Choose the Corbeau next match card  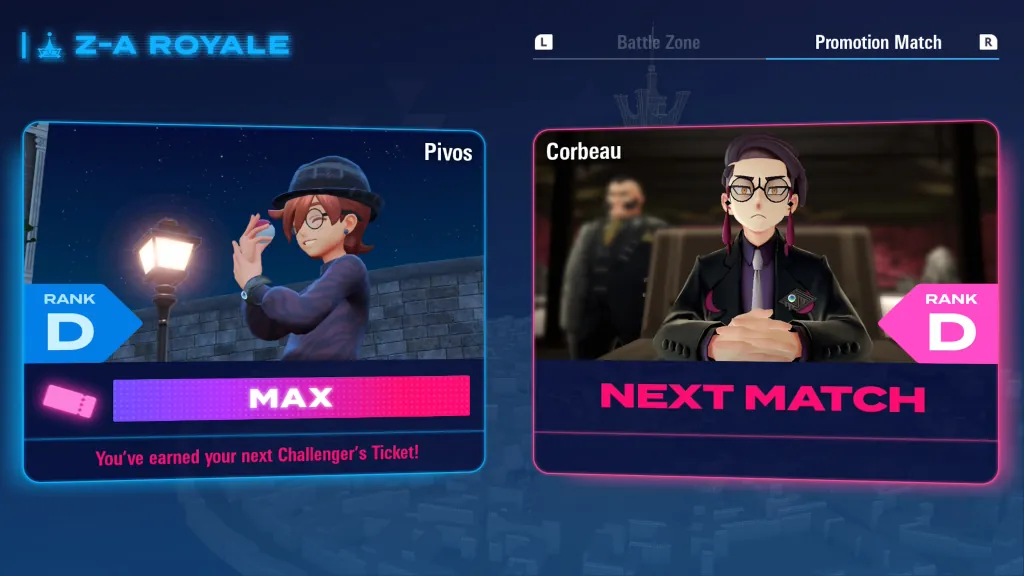click(765, 250)
